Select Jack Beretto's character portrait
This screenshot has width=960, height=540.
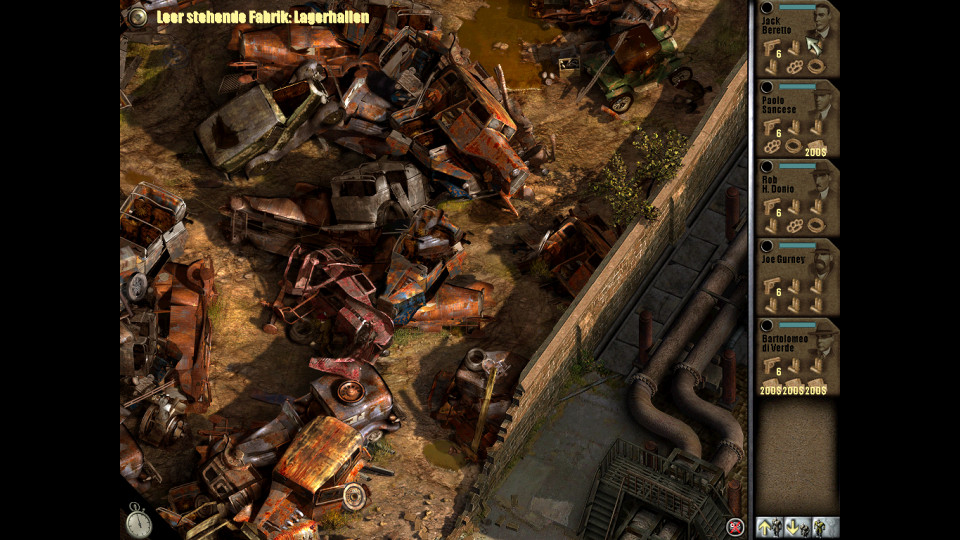[x=822, y=26]
